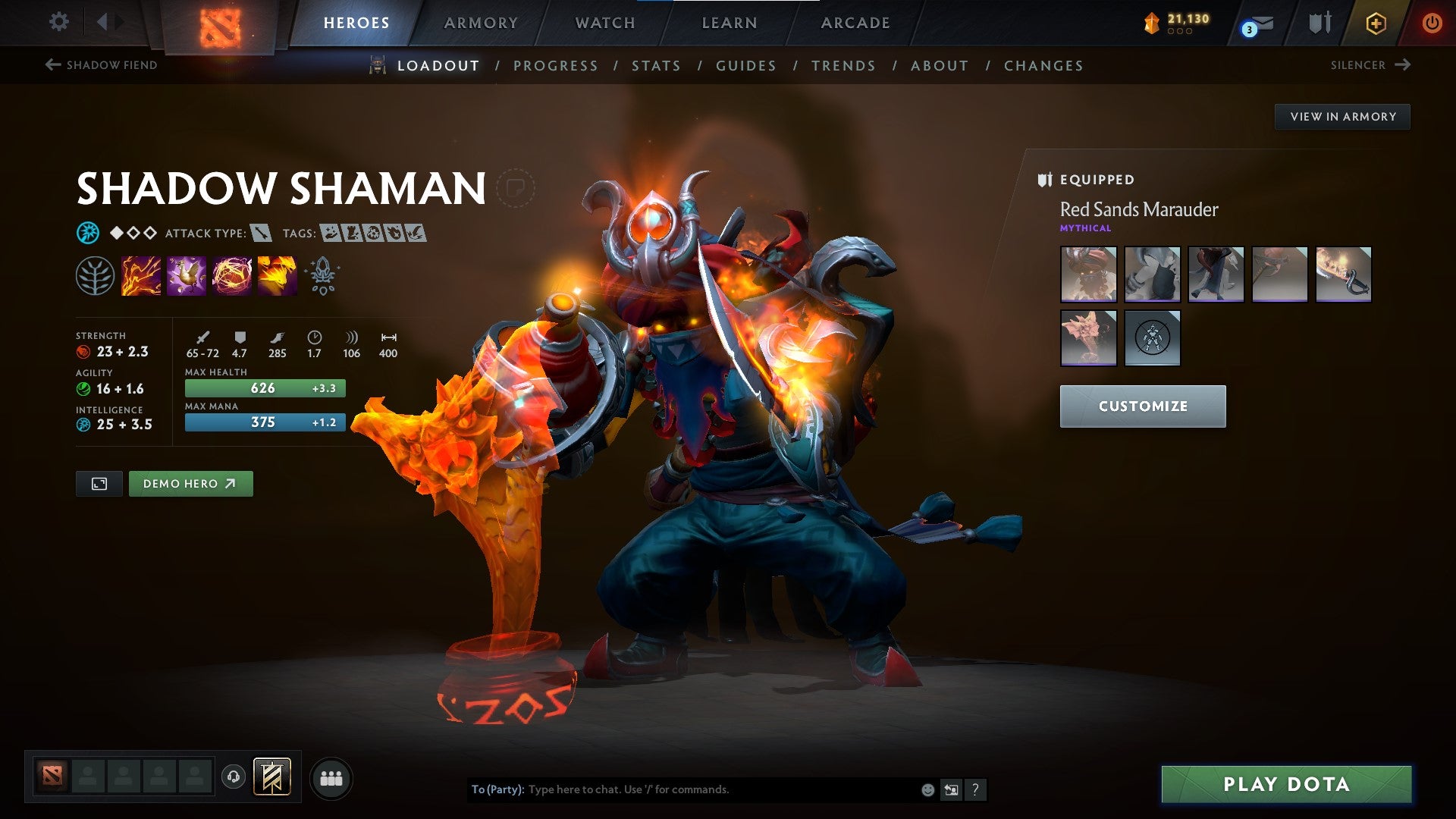Open the Shackles ability icon
The image size is (1456, 819).
pos(231,275)
